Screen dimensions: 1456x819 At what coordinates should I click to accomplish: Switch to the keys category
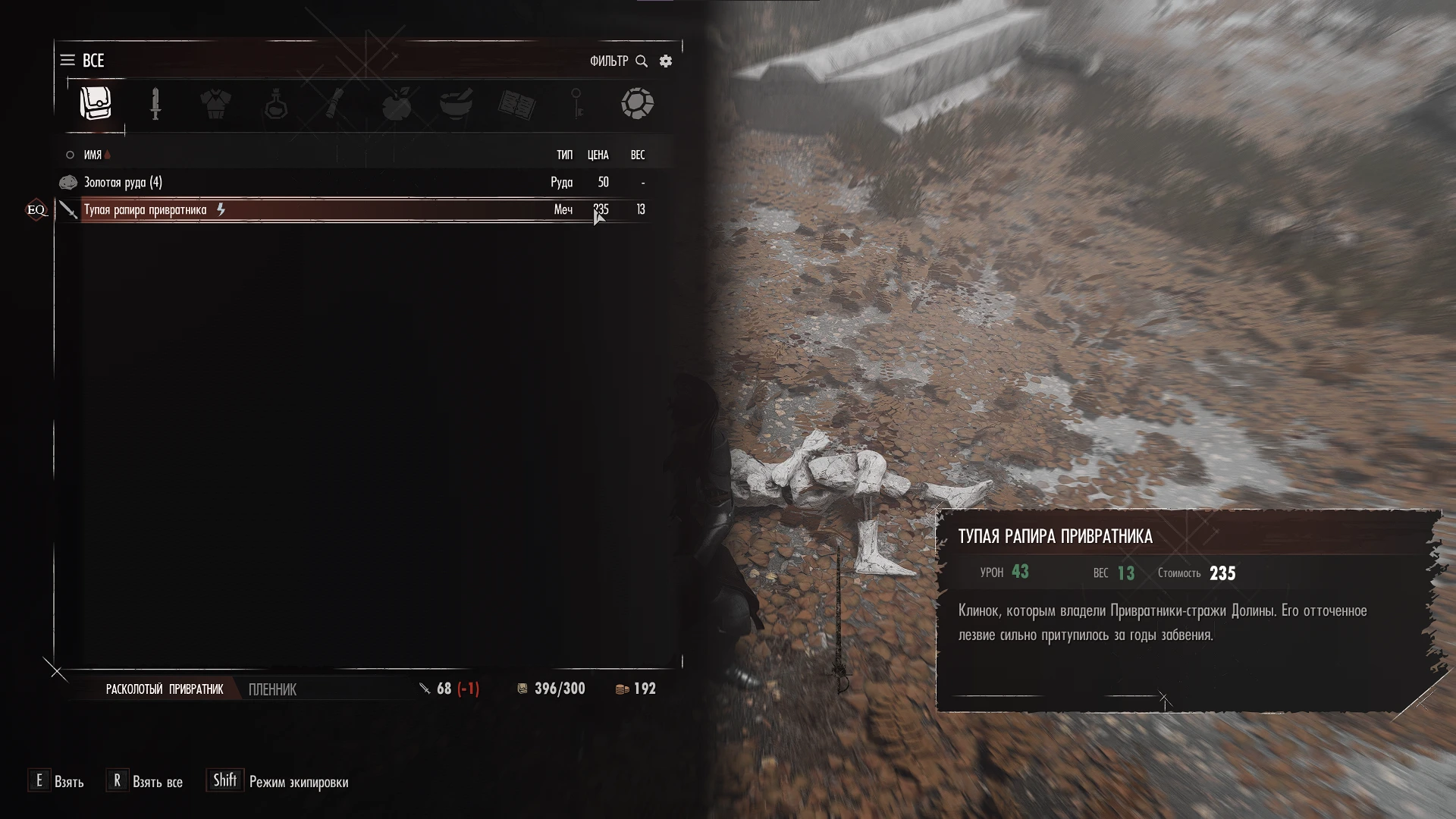point(576,103)
